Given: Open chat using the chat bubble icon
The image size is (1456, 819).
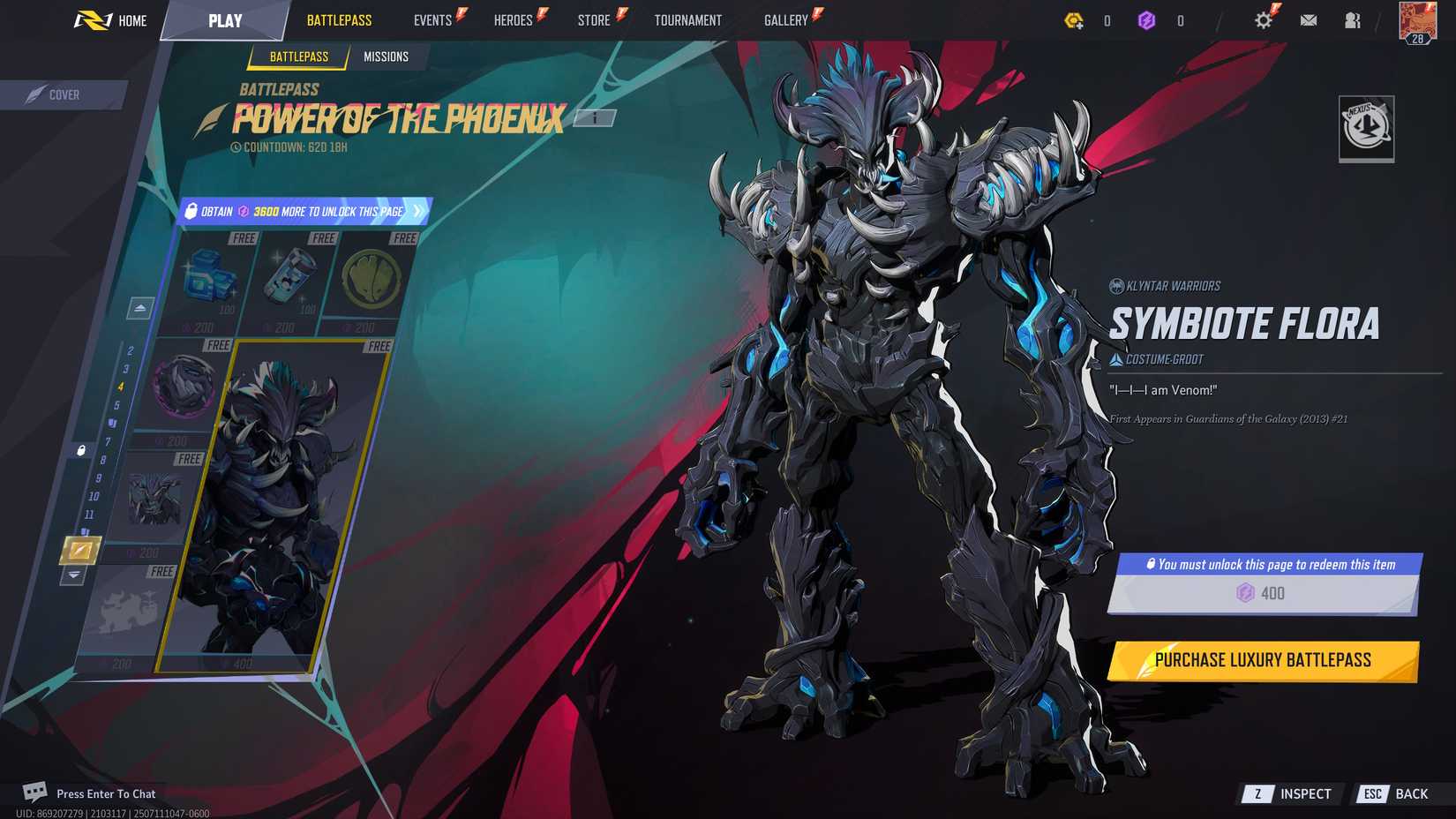Looking at the screenshot, I should tap(35, 793).
